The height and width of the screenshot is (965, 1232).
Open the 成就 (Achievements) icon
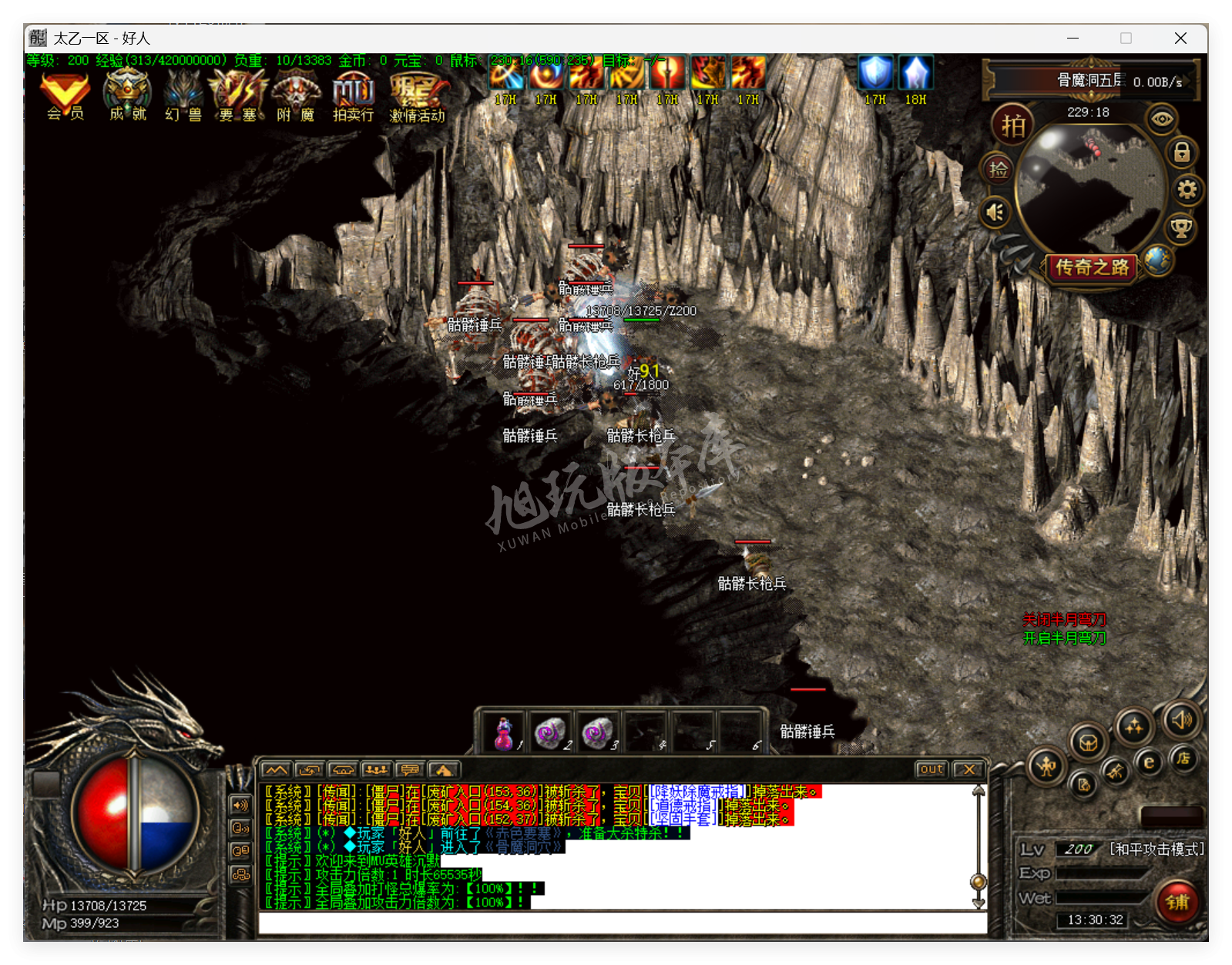127,95
